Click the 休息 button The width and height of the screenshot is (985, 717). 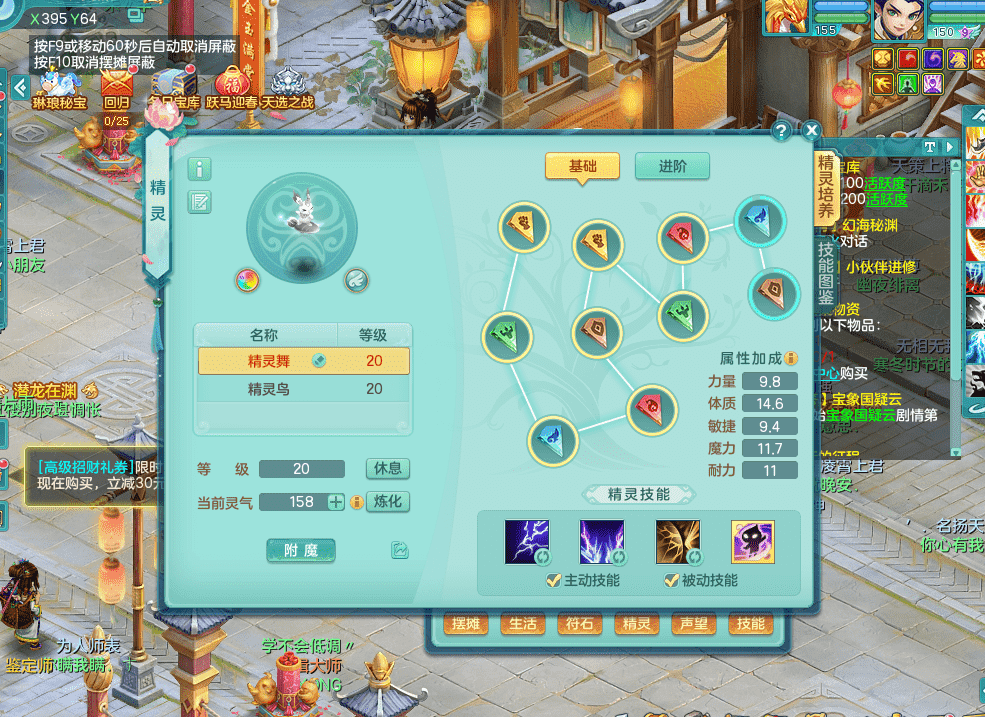pyautogui.click(x=388, y=469)
